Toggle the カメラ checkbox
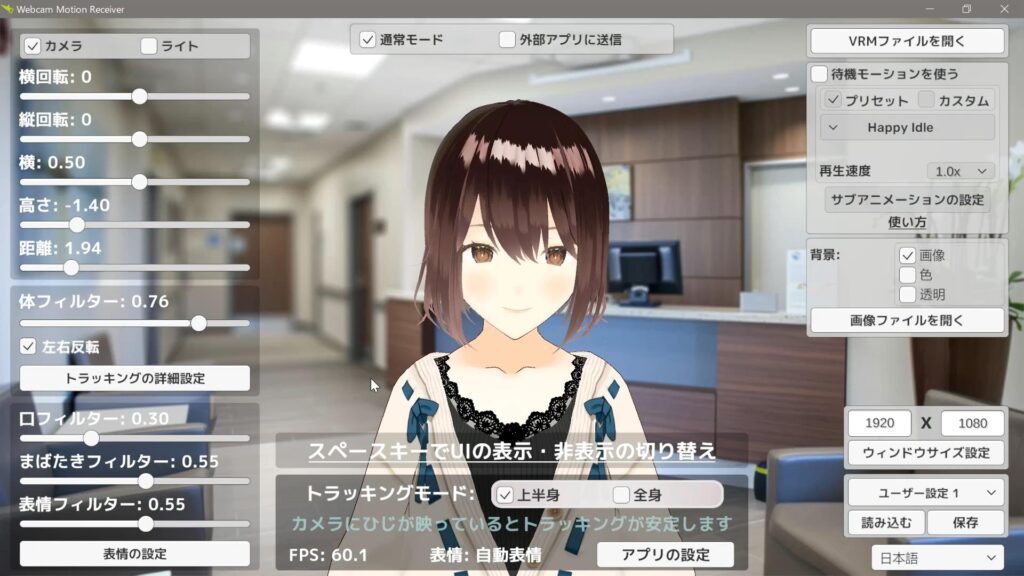This screenshot has height=576, width=1024. click(x=32, y=46)
